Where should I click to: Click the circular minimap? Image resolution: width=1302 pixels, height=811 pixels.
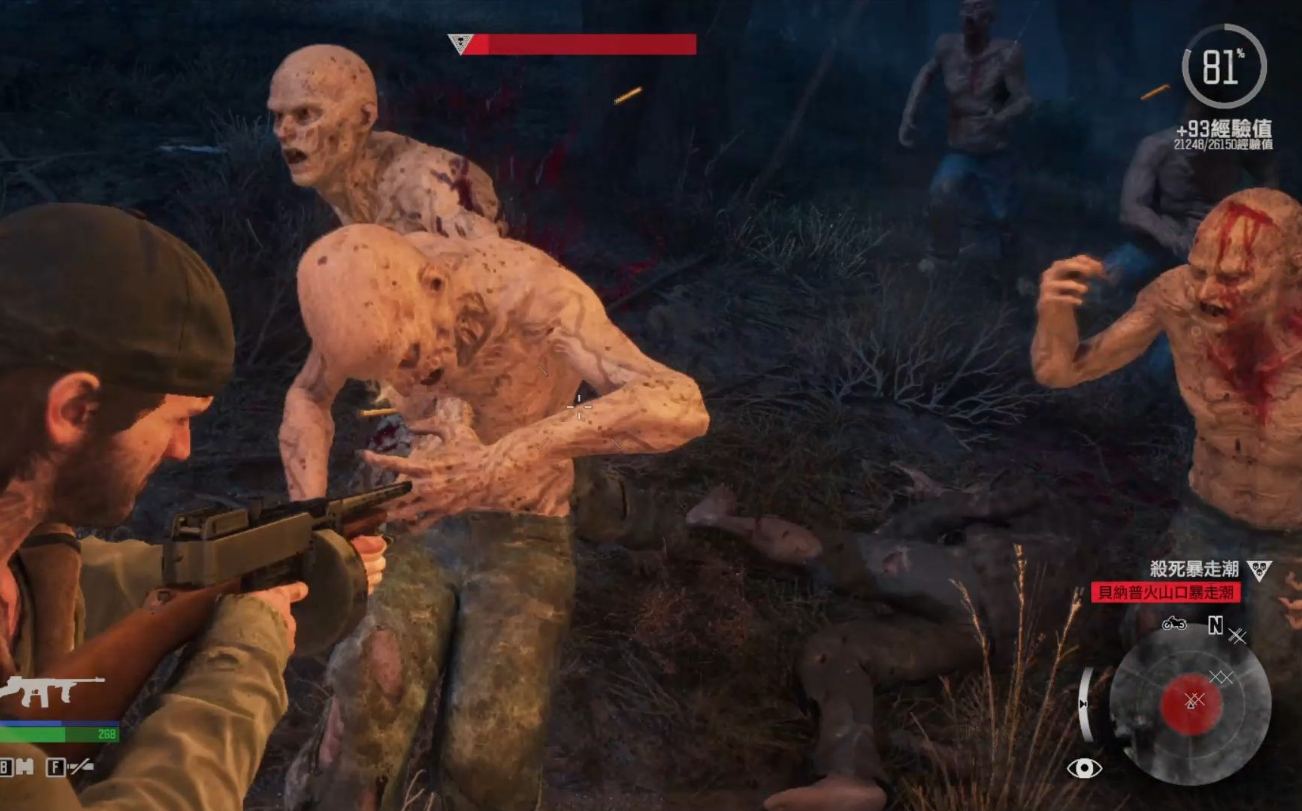pyautogui.click(x=1190, y=702)
